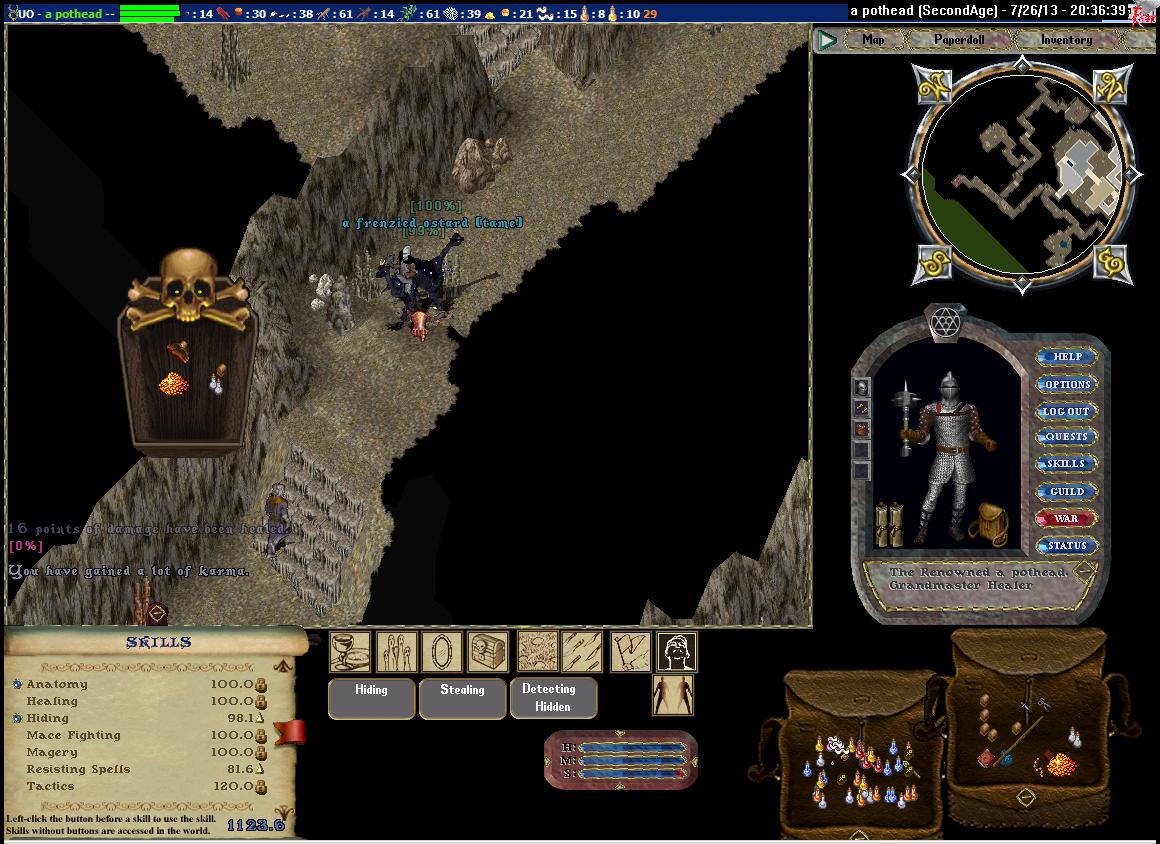Open the Skills list from the paperdoll
Screen dimensions: 1160x844
tap(1066, 464)
